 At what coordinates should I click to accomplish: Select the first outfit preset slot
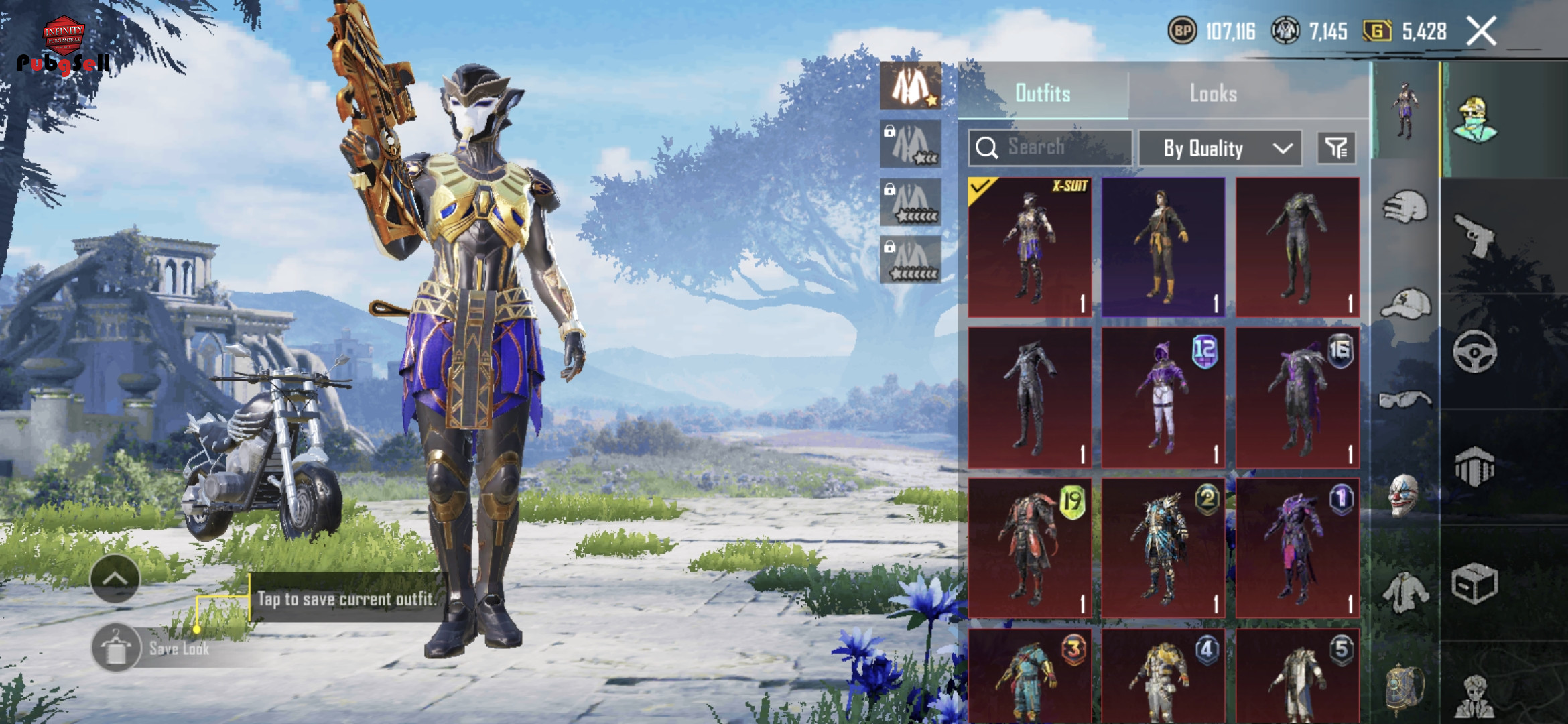coord(911,86)
